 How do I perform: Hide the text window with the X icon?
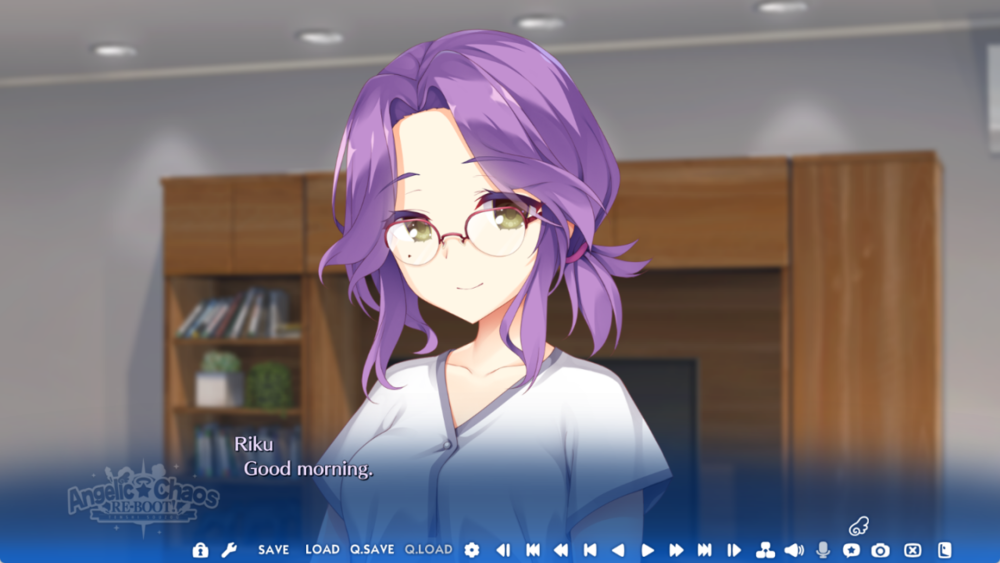coord(912,550)
